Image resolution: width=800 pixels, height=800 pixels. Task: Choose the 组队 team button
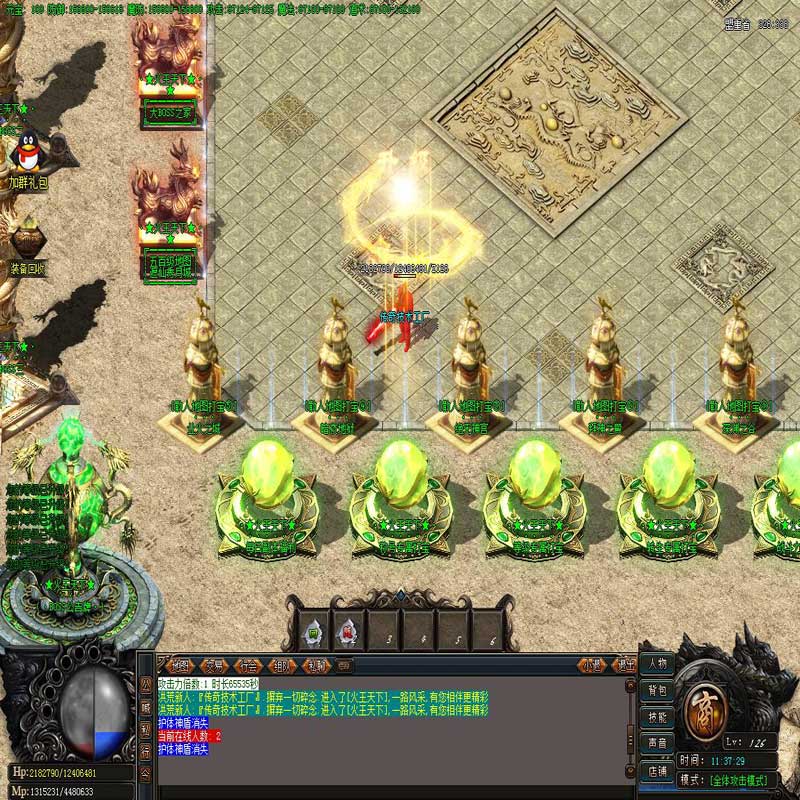[x=282, y=665]
